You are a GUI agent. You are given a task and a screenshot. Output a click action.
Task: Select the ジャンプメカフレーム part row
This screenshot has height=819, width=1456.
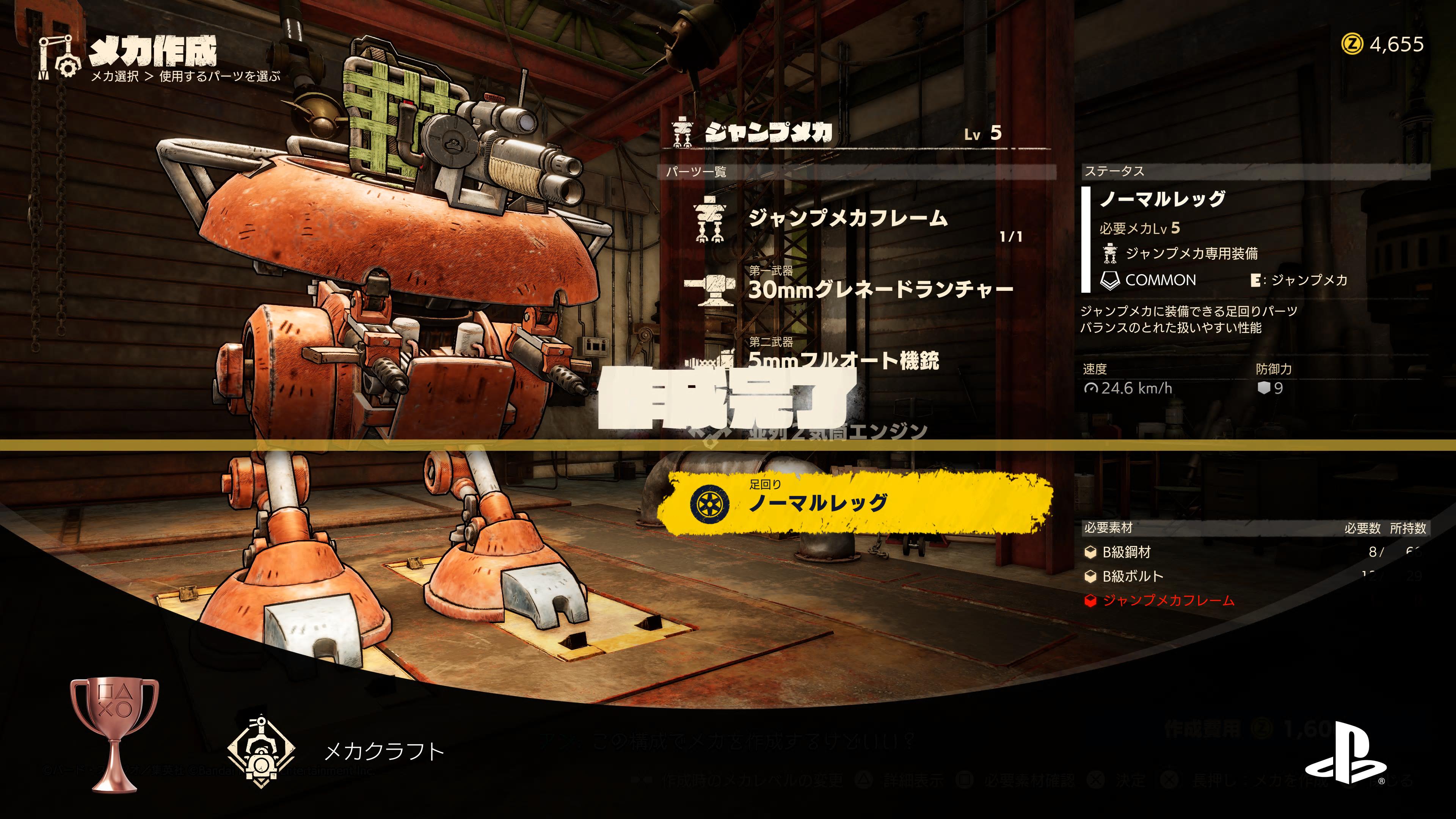pos(847,219)
